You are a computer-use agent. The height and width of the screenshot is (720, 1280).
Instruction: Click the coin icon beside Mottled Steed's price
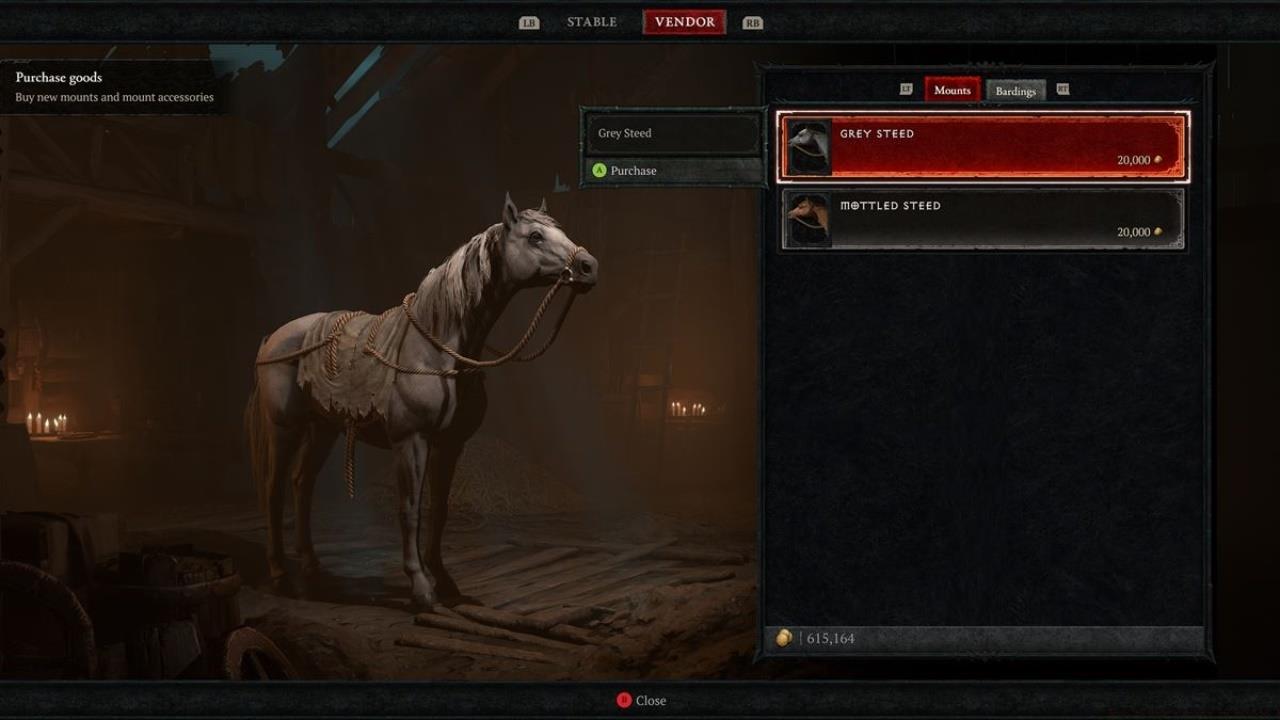coord(1158,231)
